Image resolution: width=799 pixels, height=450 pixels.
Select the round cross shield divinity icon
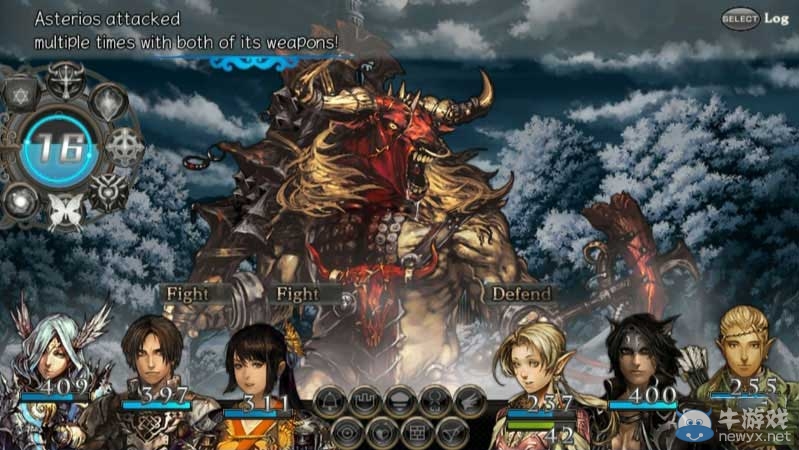point(124,147)
